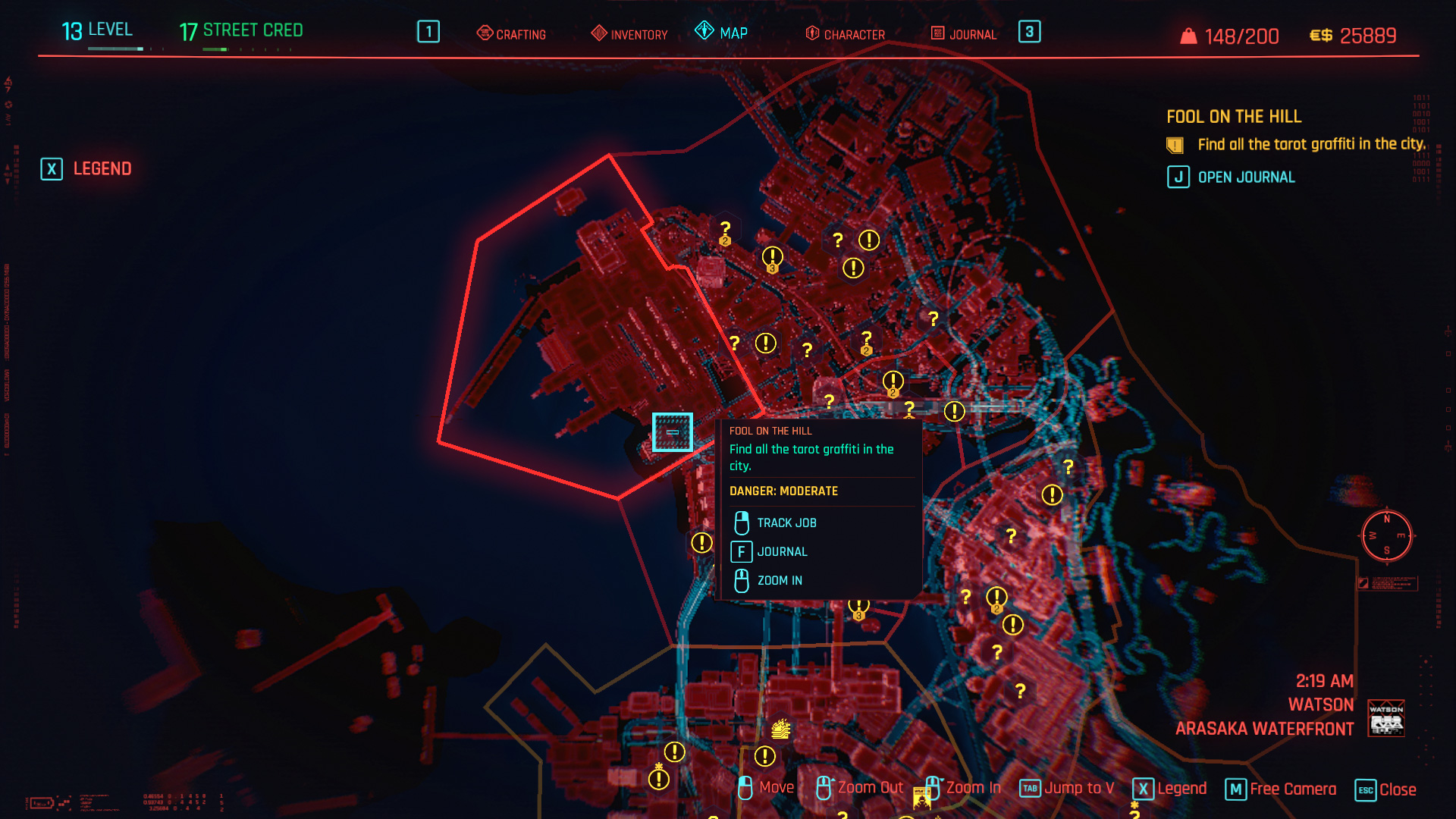Screen dimensions: 1456x819
Task: Select the yellow sun-shaped map marker
Action: pyautogui.click(x=781, y=730)
